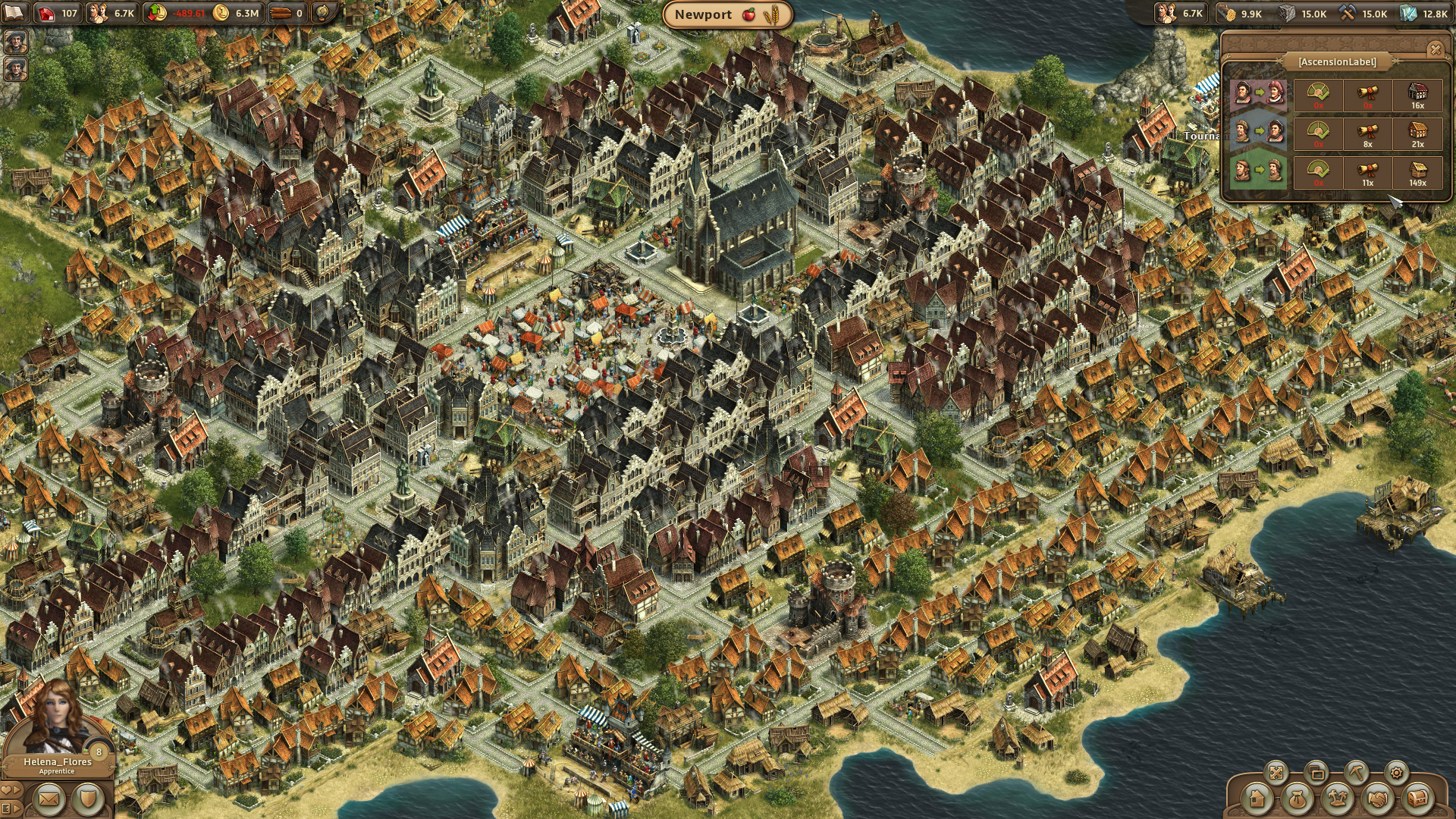The height and width of the screenshot is (819, 1456).
Task: Open the treasure chest button
Action: (x=1417, y=798)
